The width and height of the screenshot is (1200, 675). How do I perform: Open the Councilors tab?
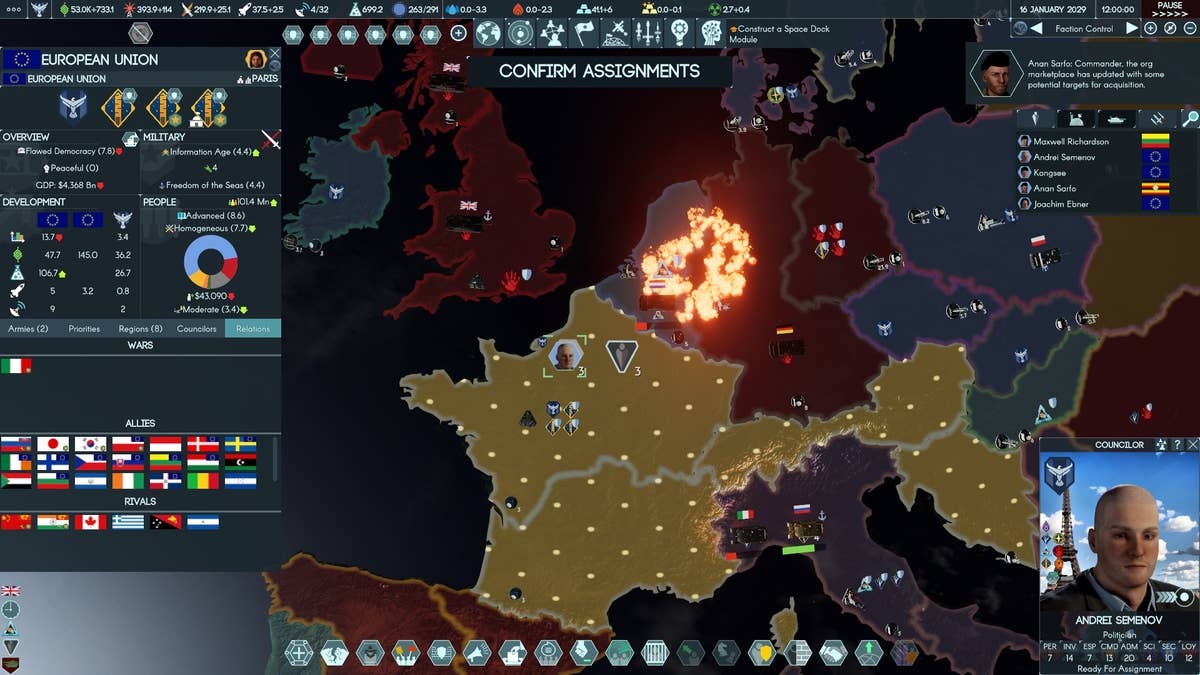point(197,328)
